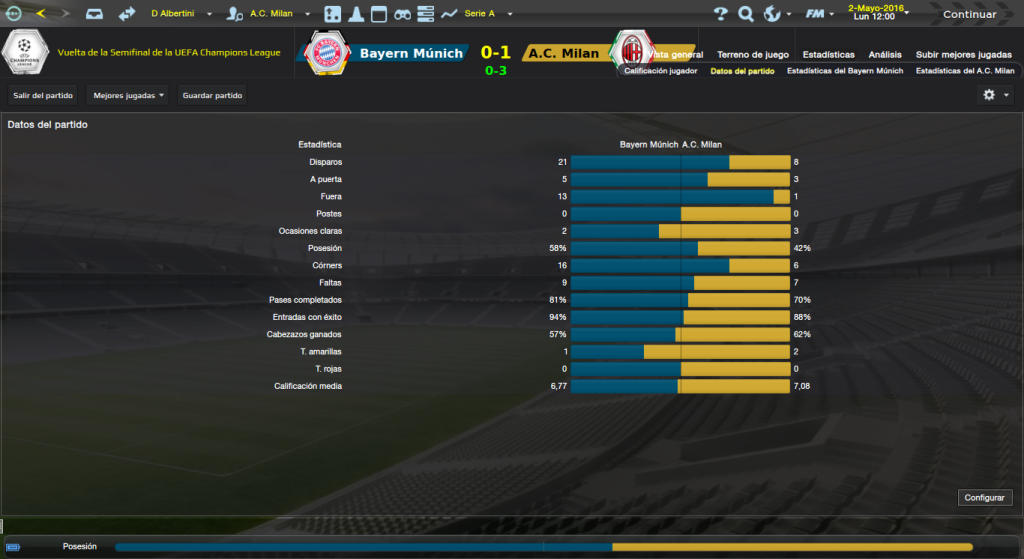Open the Configurar button
The height and width of the screenshot is (559, 1024).
coord(986,497)
